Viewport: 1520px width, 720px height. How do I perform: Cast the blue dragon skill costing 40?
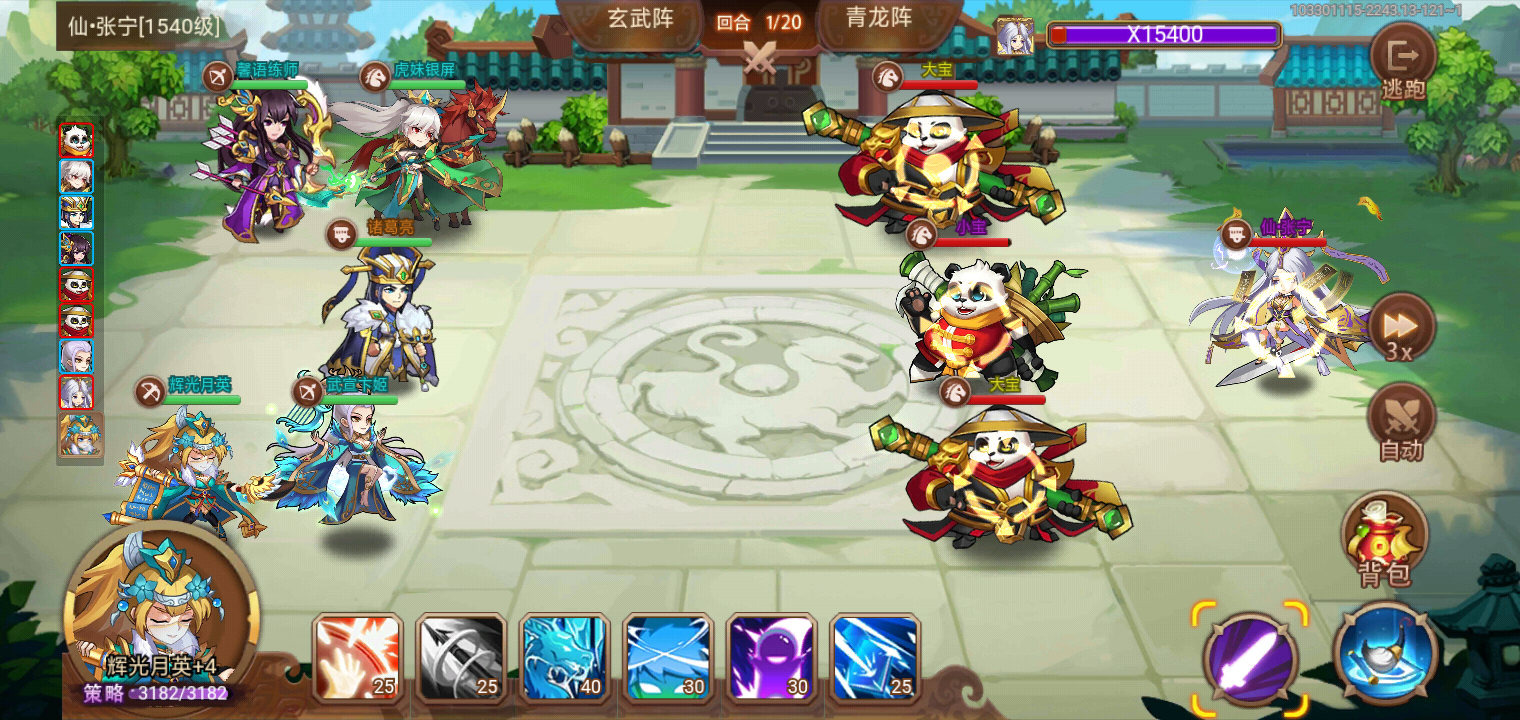[565, 657]
